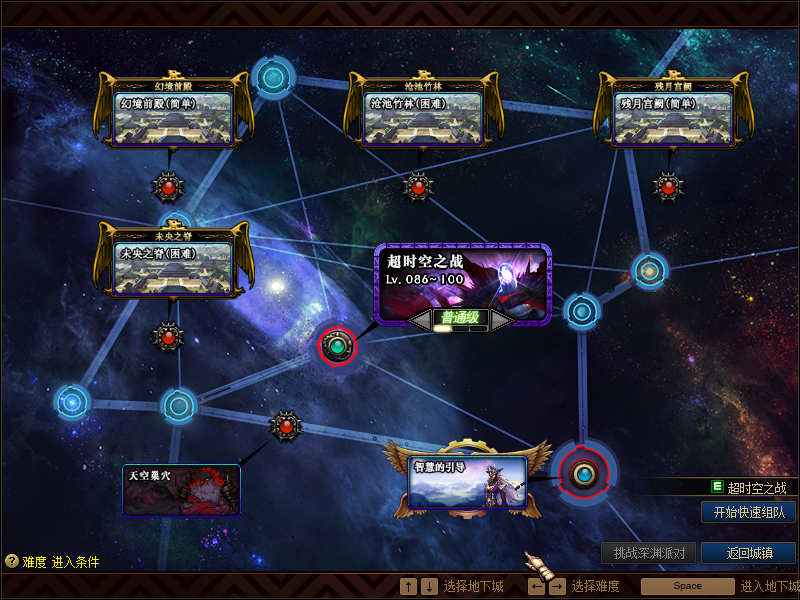Start quick party matching (开始快速组队)

748,512
